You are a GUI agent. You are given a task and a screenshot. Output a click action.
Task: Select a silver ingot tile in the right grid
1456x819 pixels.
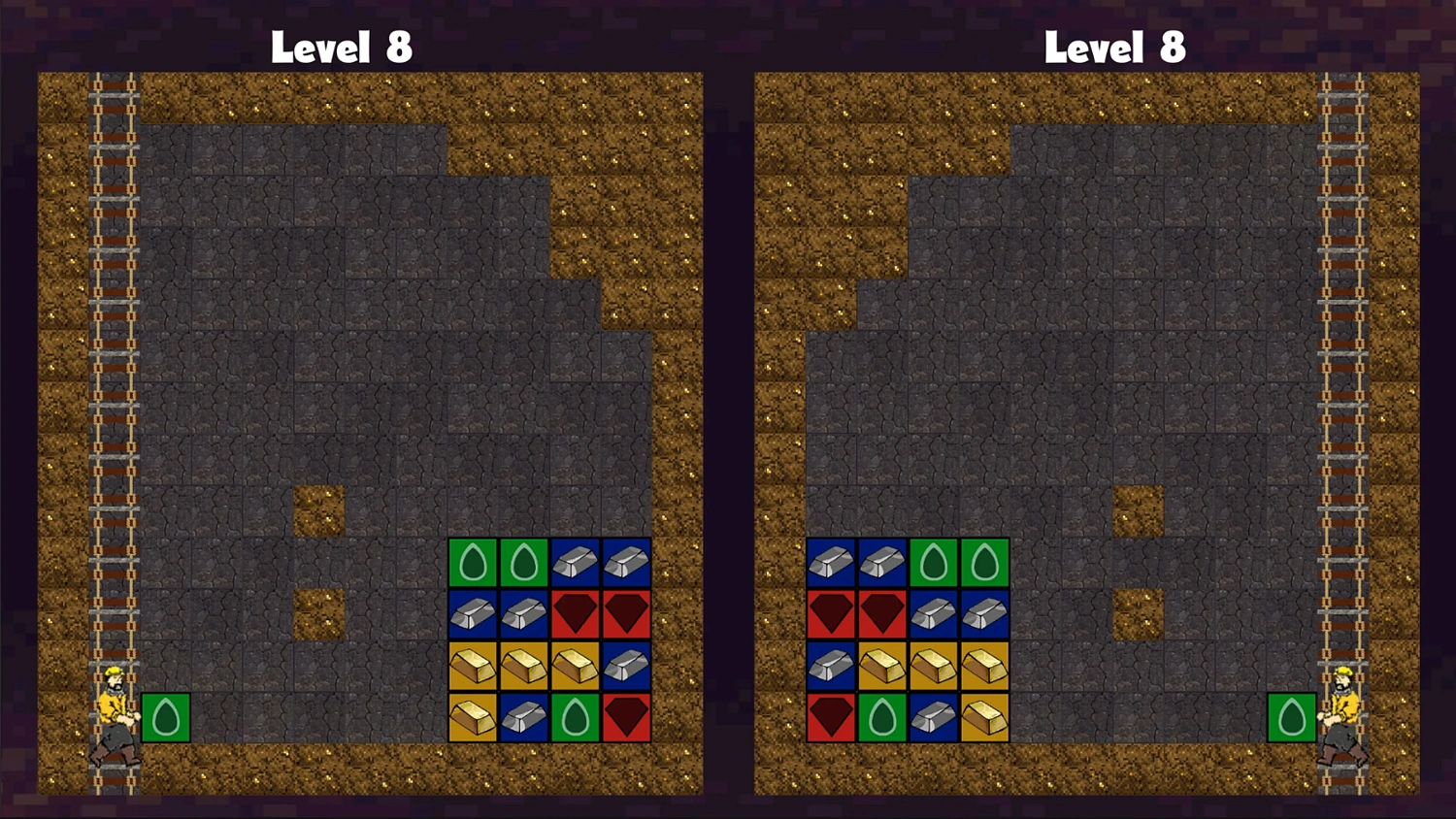tap(832, 561)
